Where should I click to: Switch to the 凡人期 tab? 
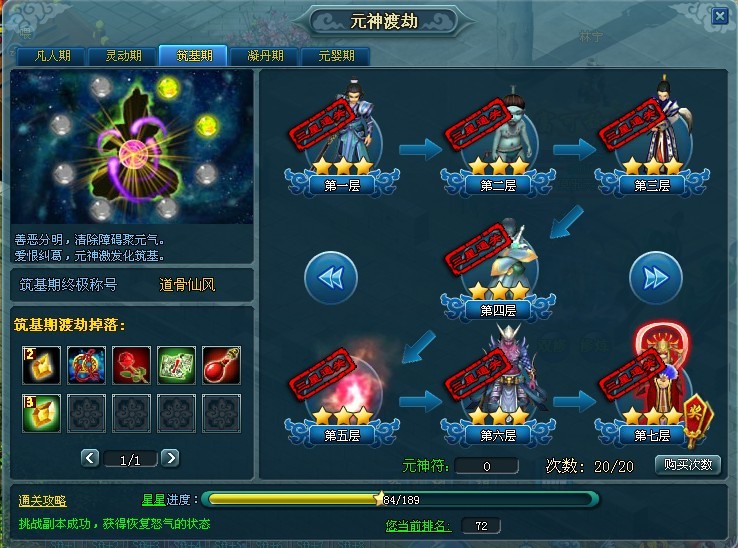pos(48,56)
